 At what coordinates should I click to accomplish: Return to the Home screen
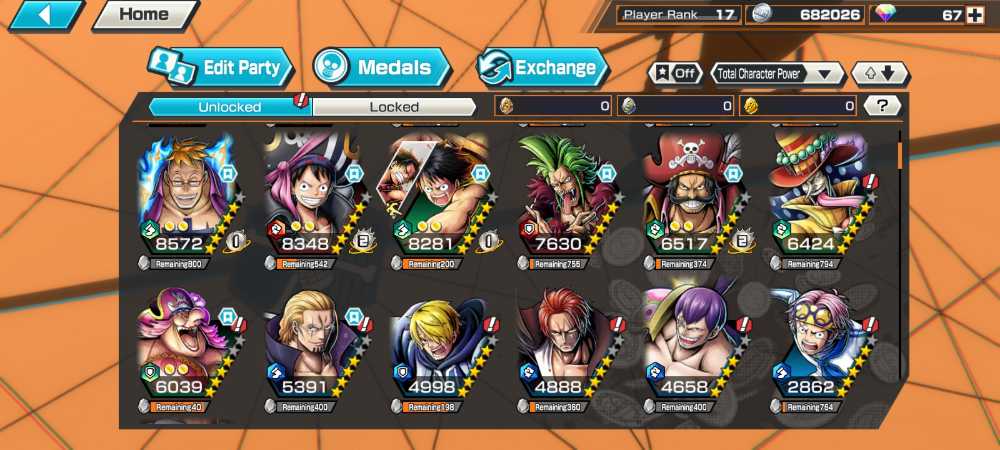(x=143, y=15)
